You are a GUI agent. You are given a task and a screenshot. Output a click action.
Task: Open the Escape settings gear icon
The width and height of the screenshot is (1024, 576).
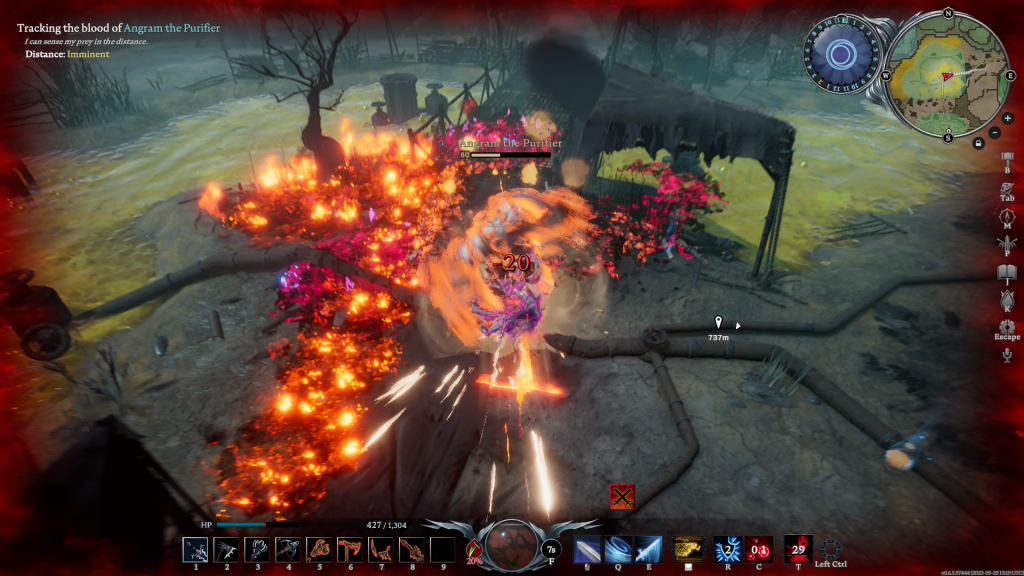1007,326
